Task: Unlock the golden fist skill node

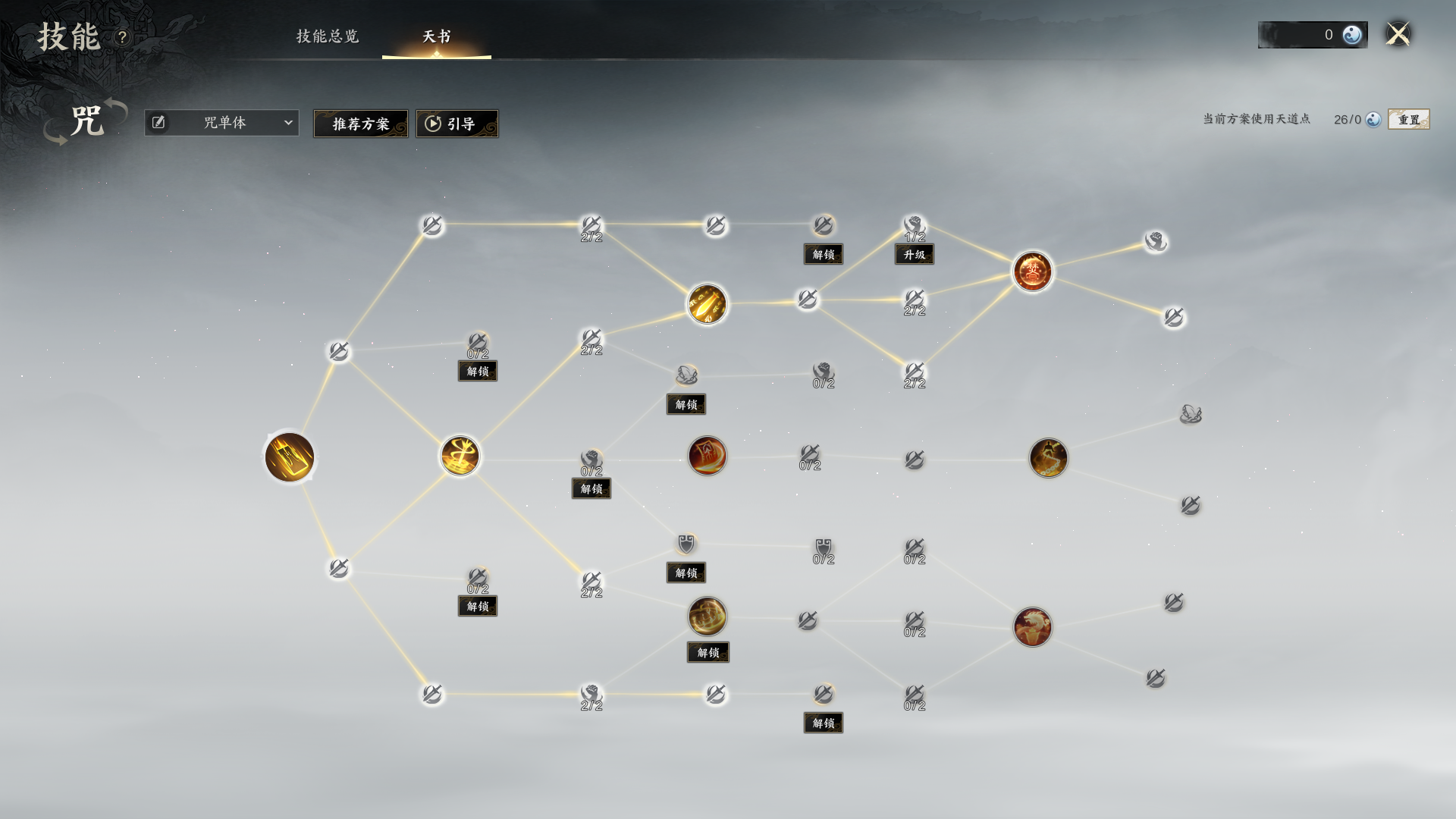Action: coord(708,652)
